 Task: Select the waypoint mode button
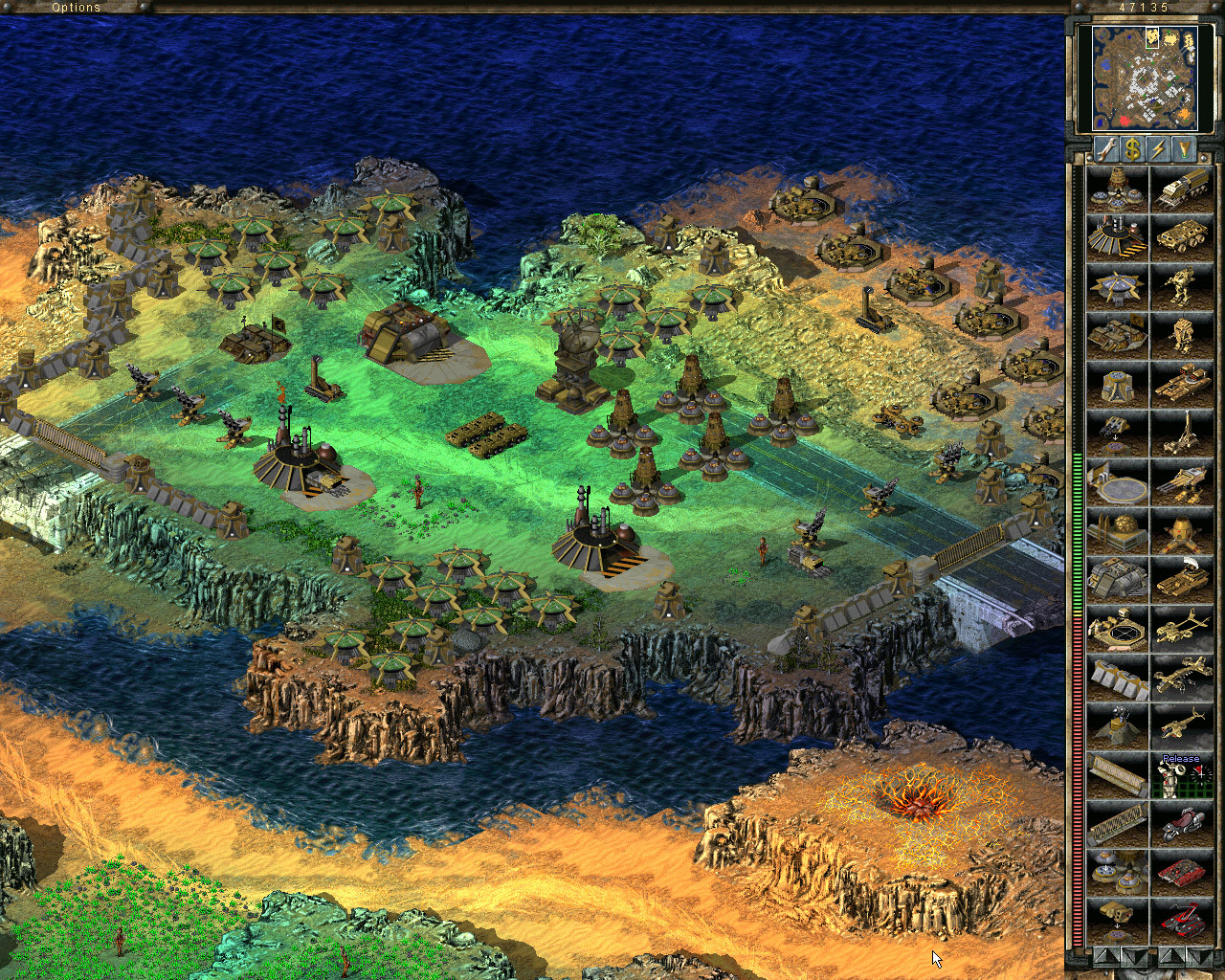click(1185, 149)
